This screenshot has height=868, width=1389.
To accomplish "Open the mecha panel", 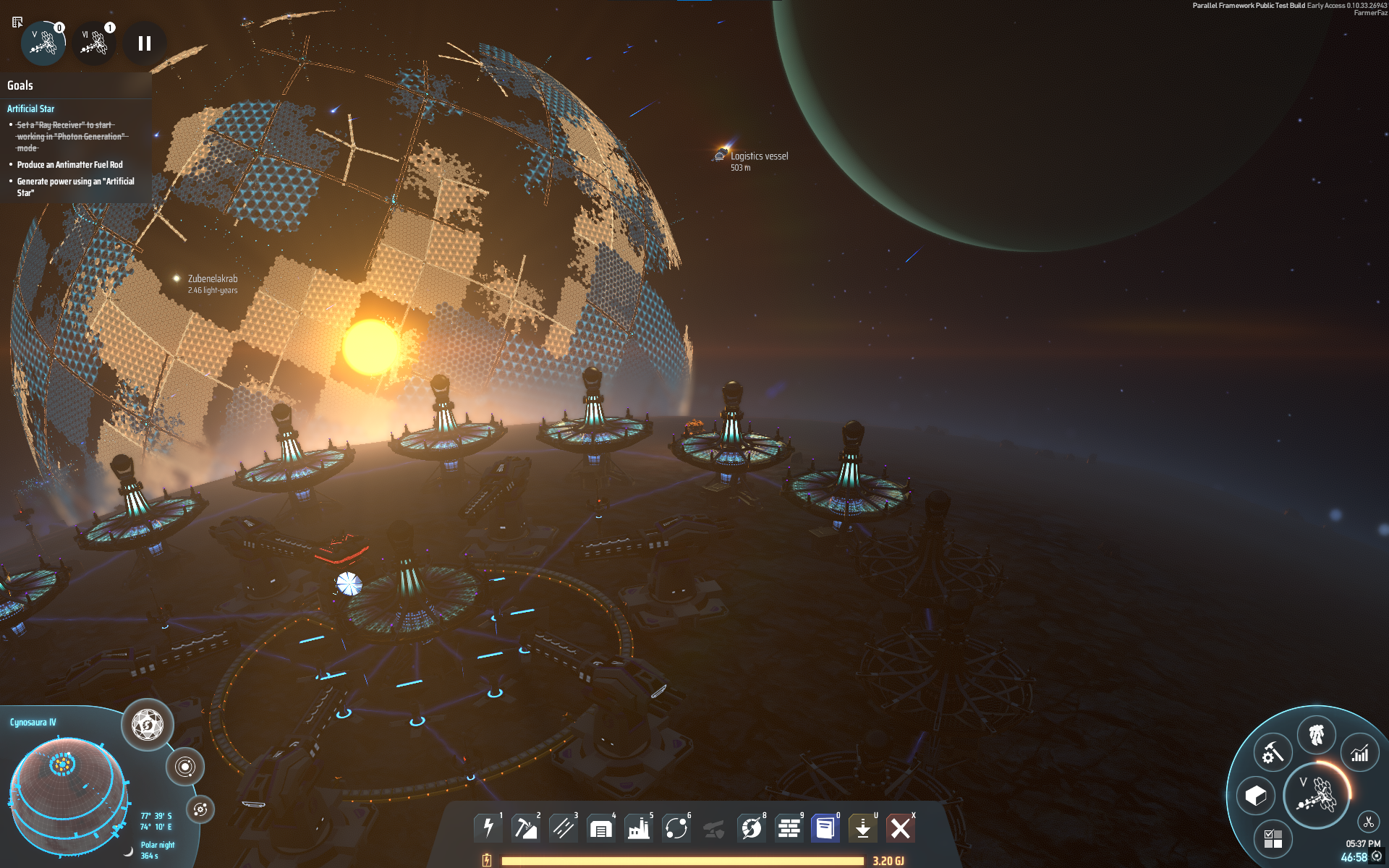I will pyautogui.click(x=1317, y=736).
